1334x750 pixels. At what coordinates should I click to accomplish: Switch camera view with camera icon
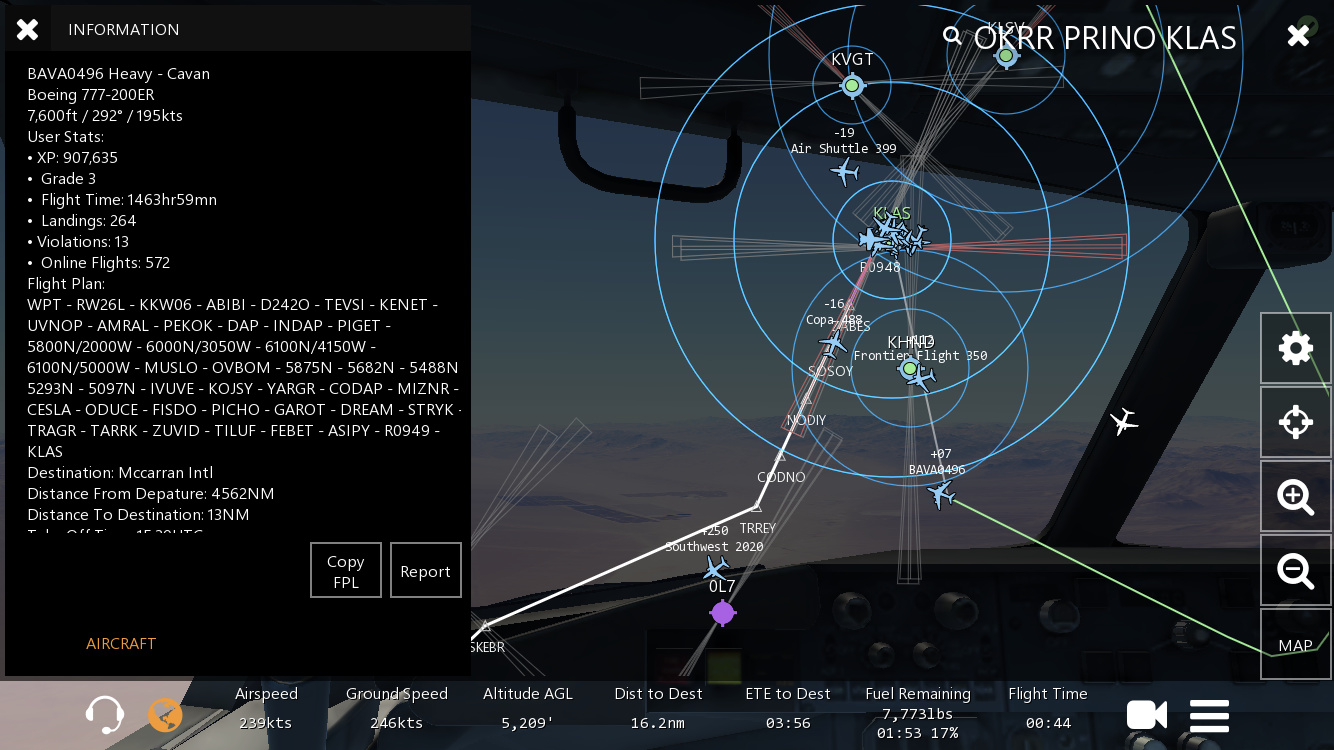tap(1146, 715)
